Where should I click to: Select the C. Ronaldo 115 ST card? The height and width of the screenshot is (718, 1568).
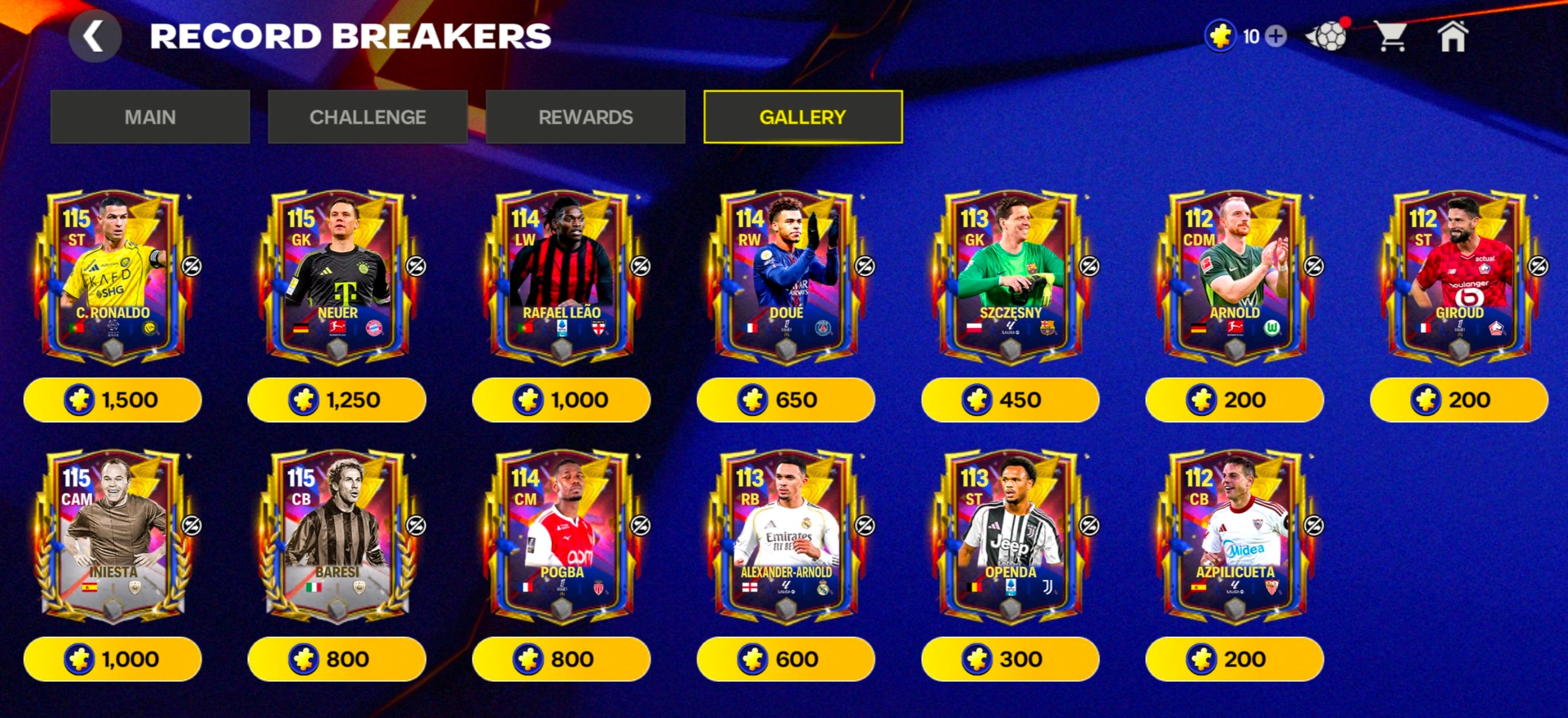pyautogui.click(x=113, y=277)
